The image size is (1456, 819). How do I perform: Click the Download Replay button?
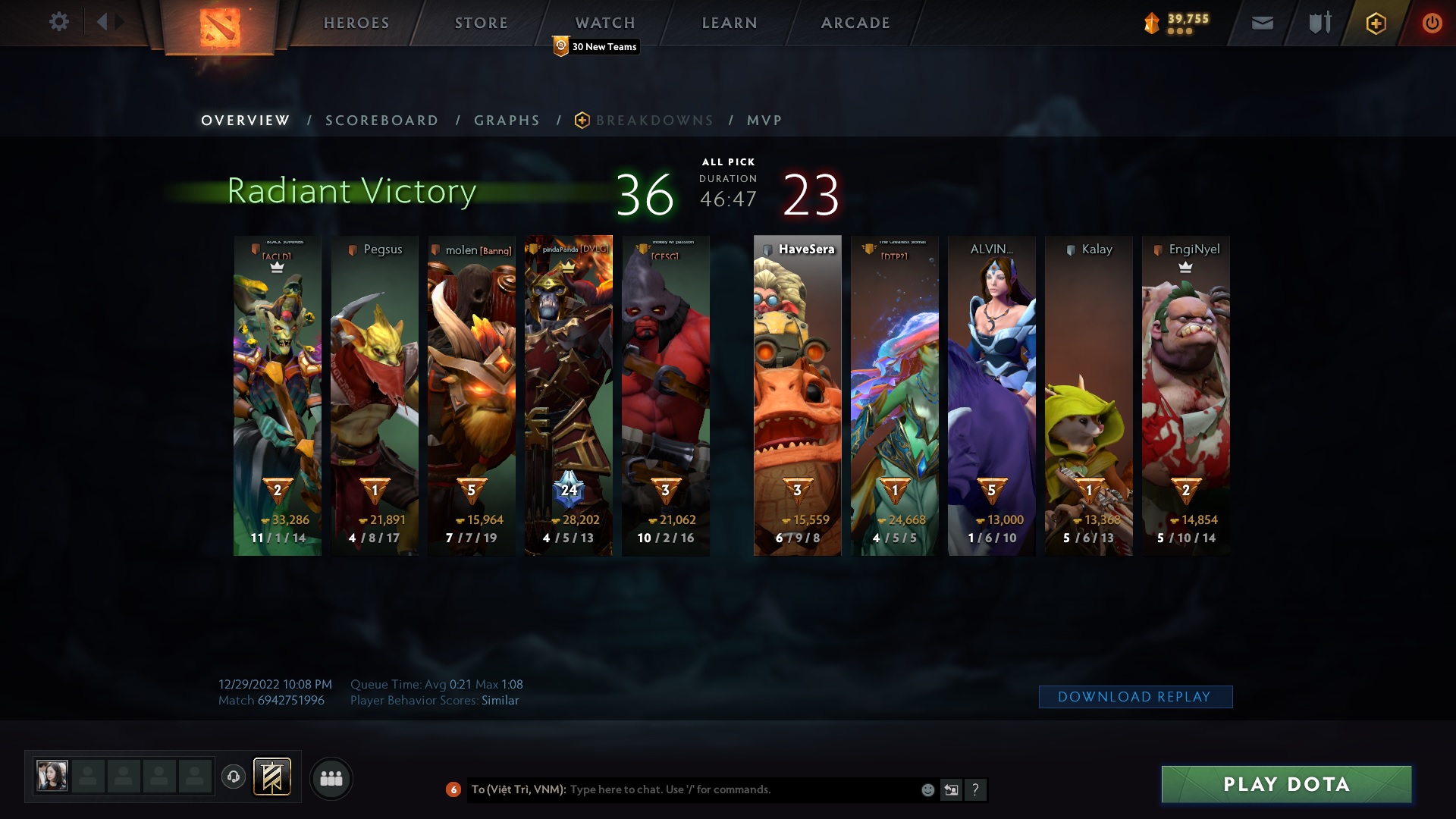[x=1135, y=695]
